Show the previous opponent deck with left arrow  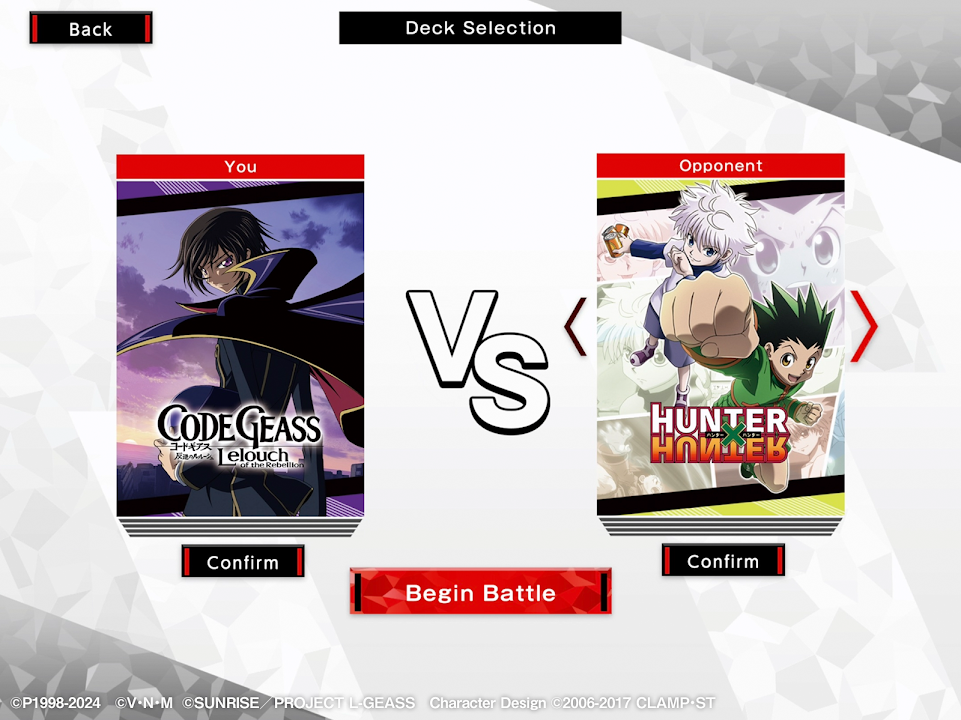[576, 326]
